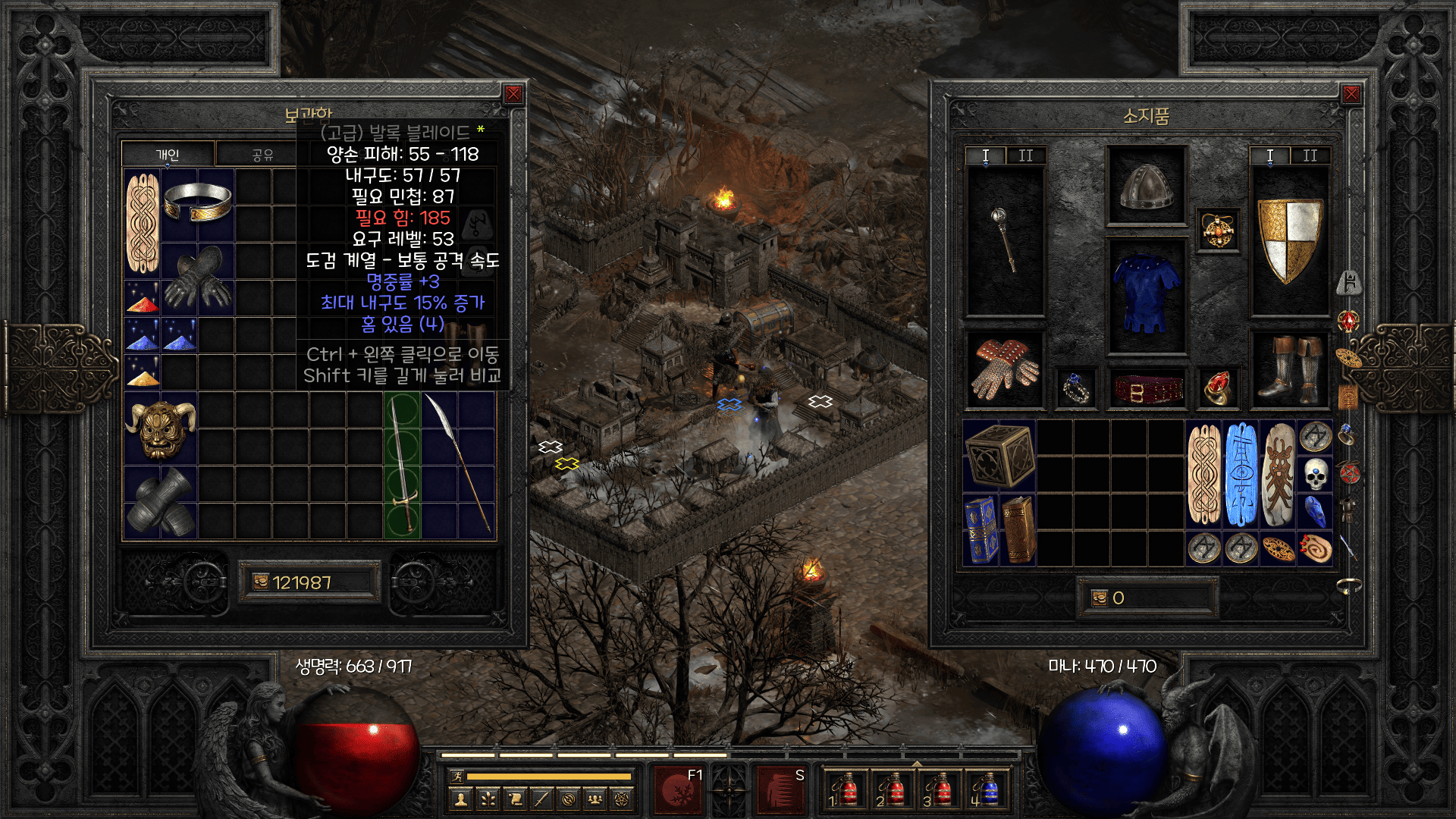Pick up the silver ring in stash
The width and height of the screenshot is (1456, 819).
(x=197, y=202)
